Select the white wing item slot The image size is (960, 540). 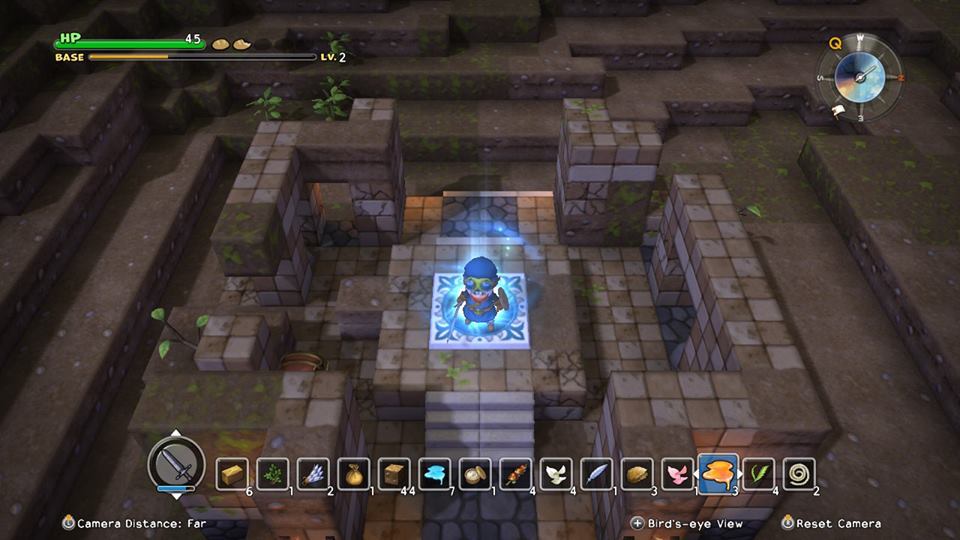556,474
